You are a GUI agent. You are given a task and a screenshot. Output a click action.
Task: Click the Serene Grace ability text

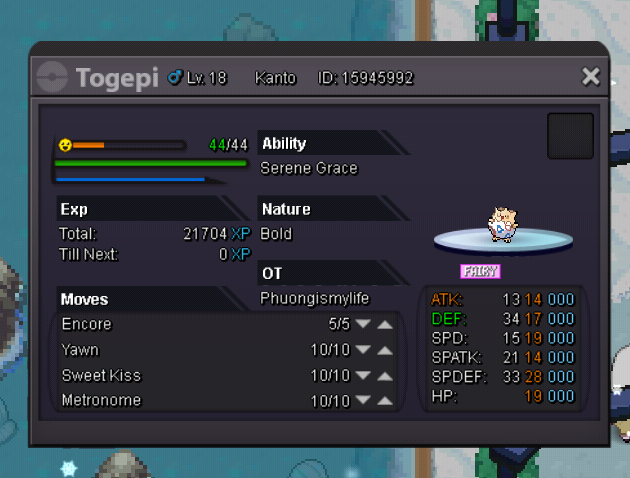pos(308,168)
